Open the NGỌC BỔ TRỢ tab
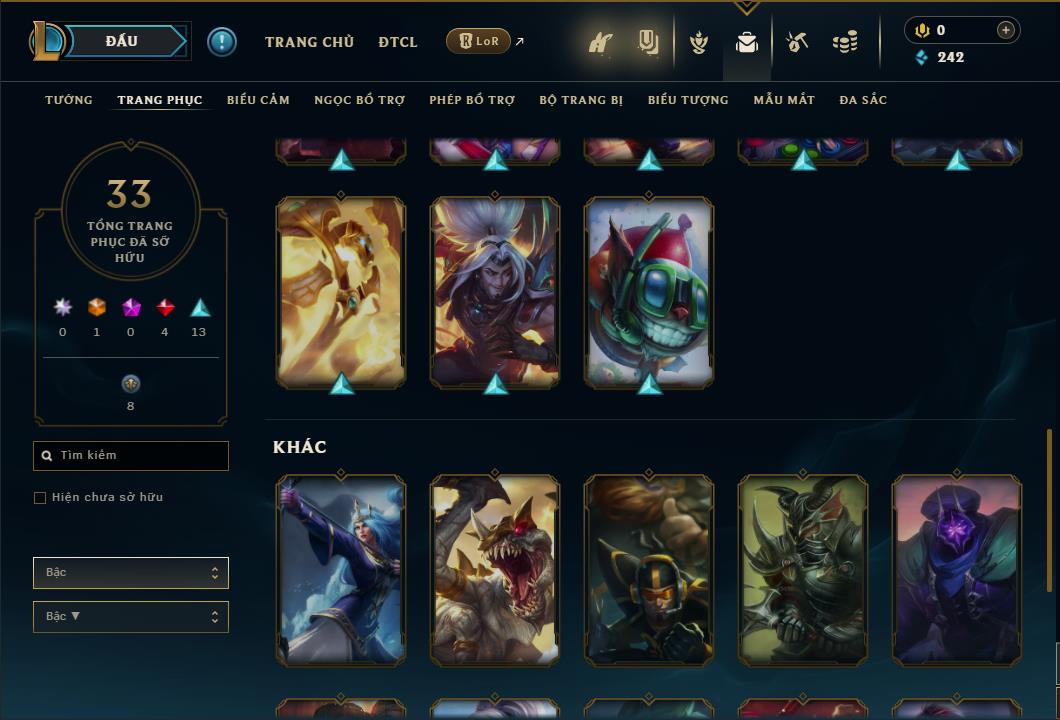The height and width of the screenshot is (720, 1060). [359, 100]
